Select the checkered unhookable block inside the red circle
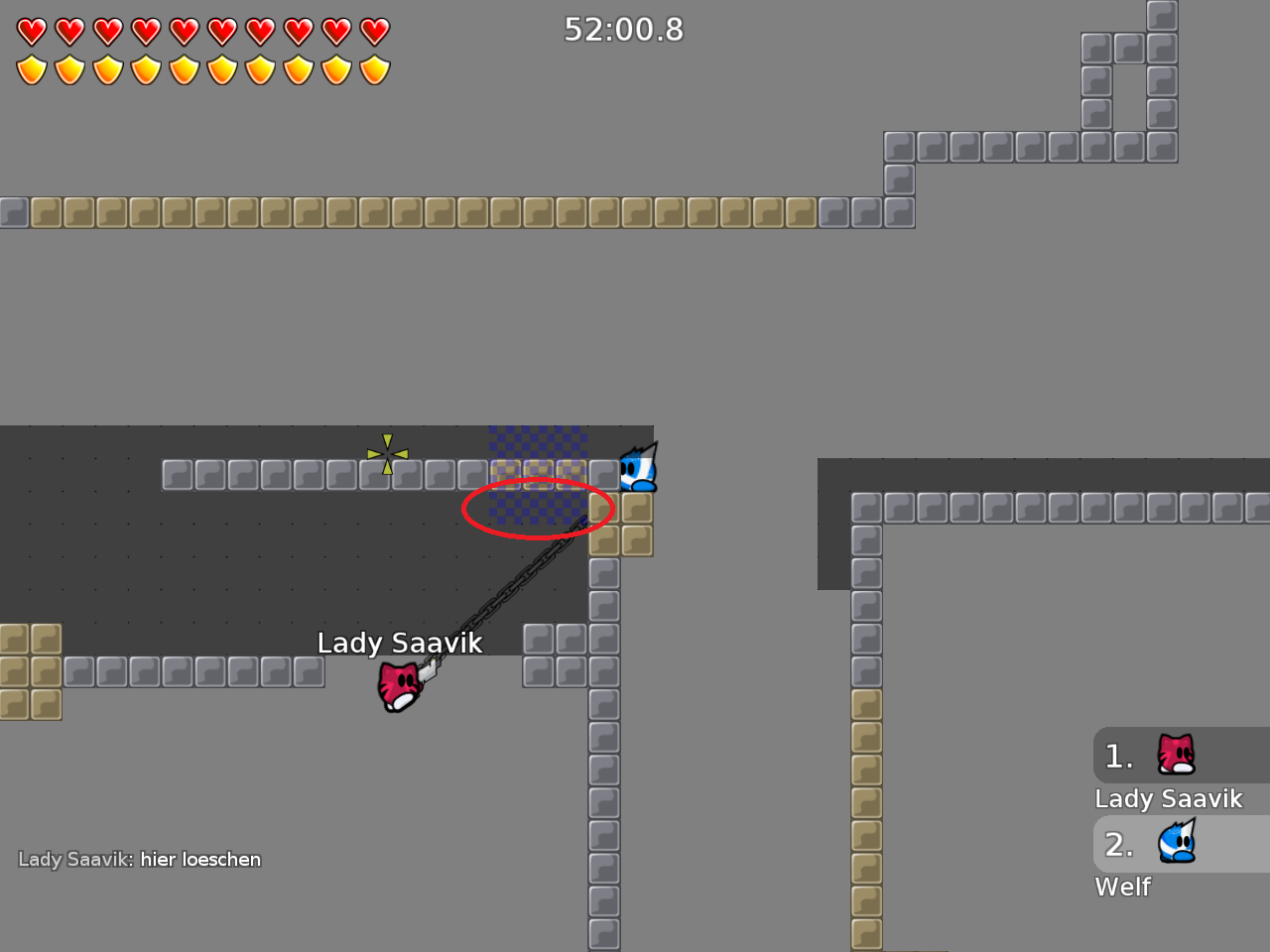This screenshot has height=952, width=1270. coord(538,508)
